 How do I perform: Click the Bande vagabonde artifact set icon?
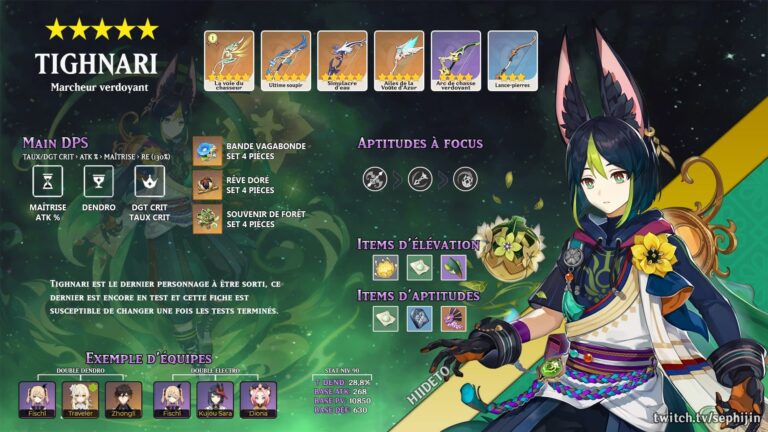[x=208, y=151]
